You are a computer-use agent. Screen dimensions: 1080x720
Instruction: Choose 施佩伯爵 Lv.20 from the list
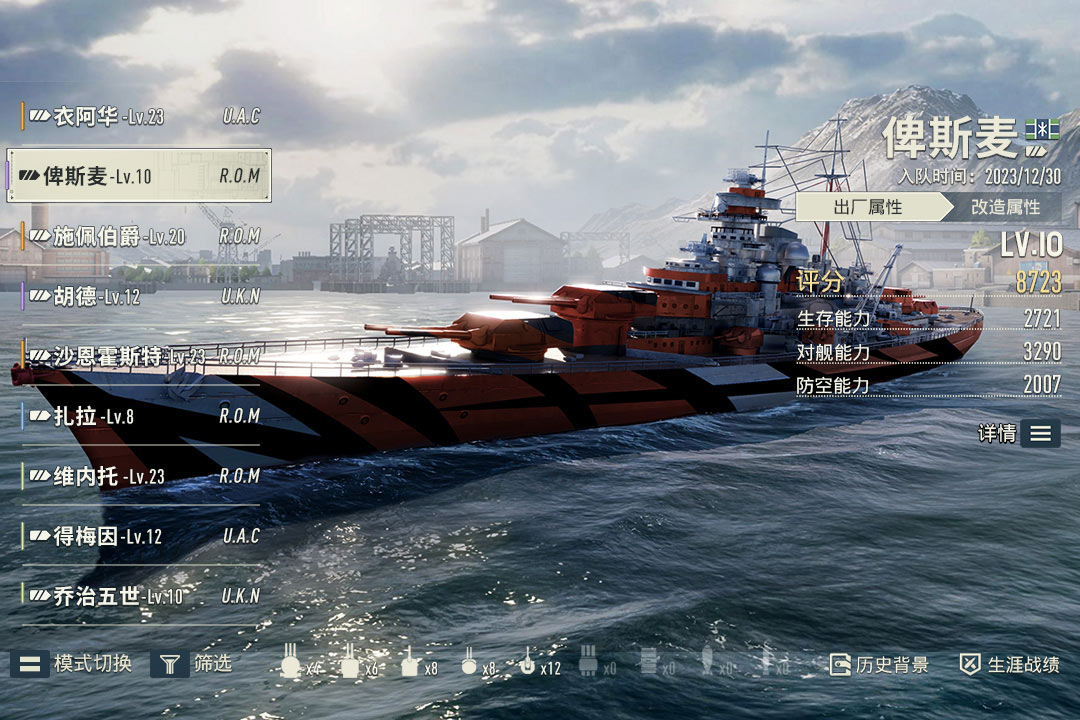(140, 236)
